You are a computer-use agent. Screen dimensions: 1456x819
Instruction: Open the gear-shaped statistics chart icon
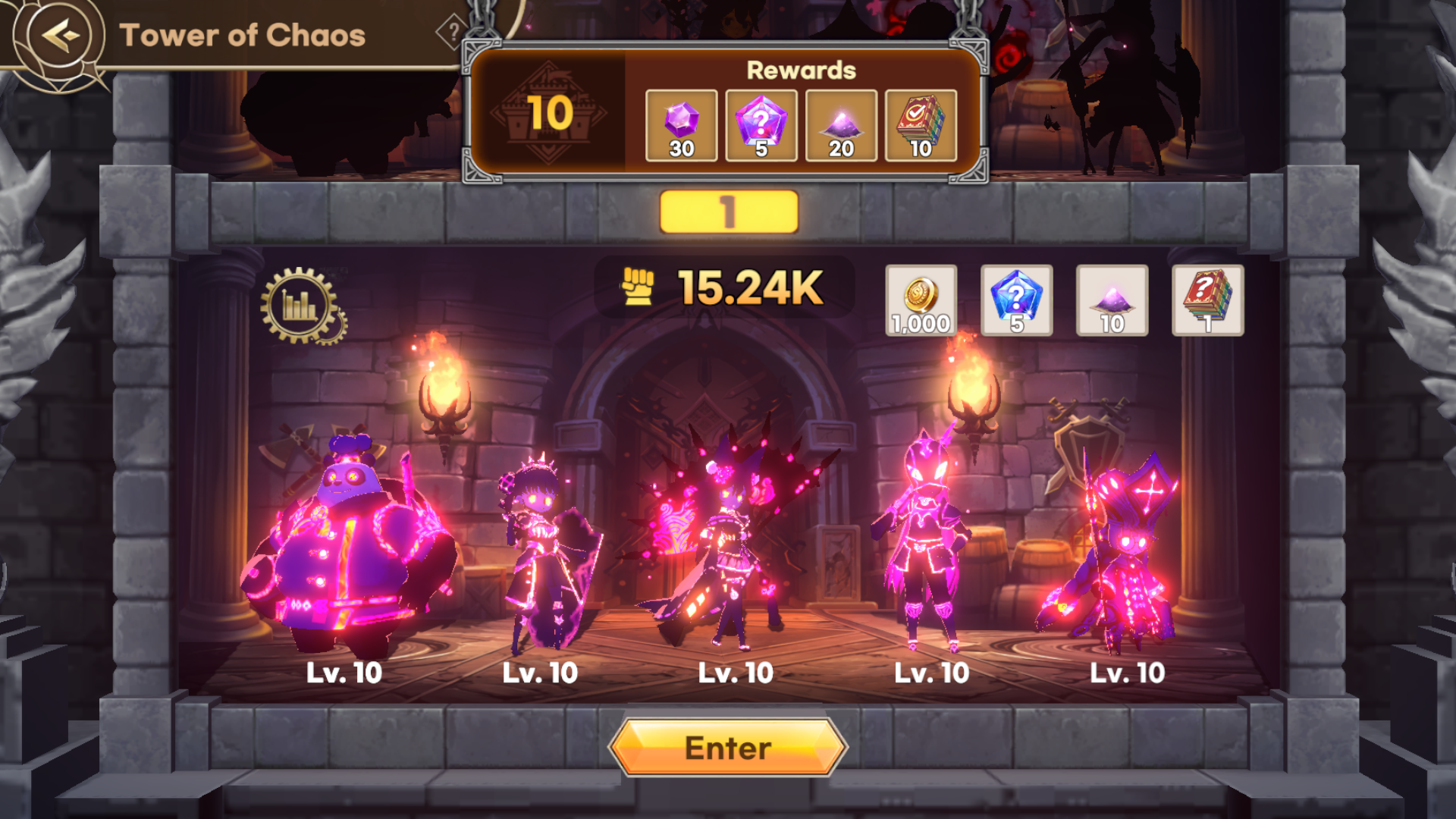coord(302,306)
